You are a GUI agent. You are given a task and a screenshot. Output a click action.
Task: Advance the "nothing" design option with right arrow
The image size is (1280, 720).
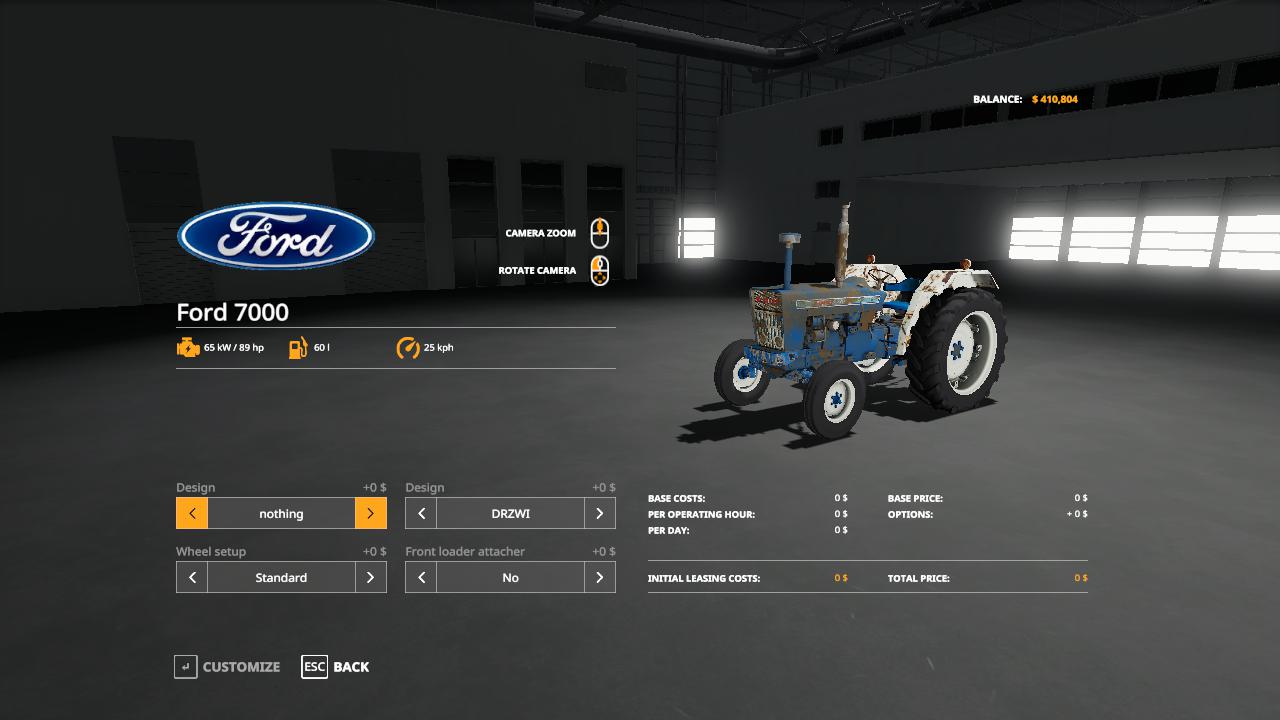(370, 514)
